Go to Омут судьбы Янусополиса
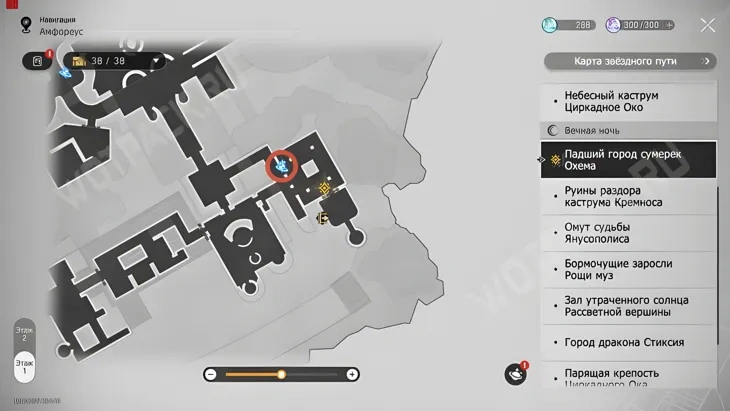Viewport: 730px width, 411px height. point(611,233)
